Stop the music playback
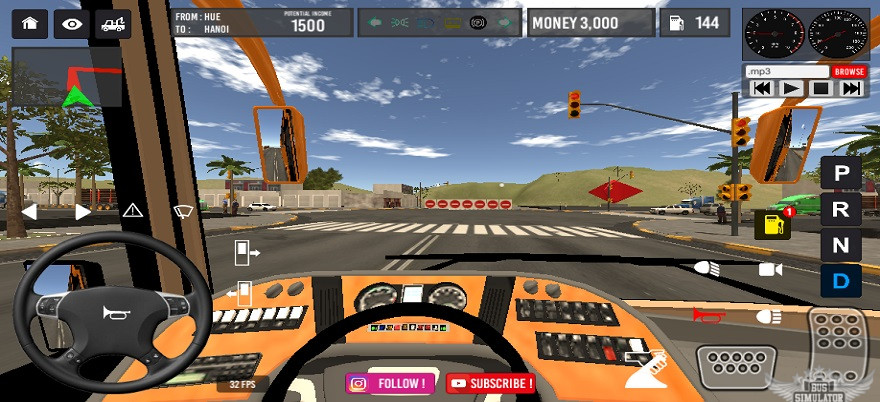The image size is (880, 402). click(820, 88)
